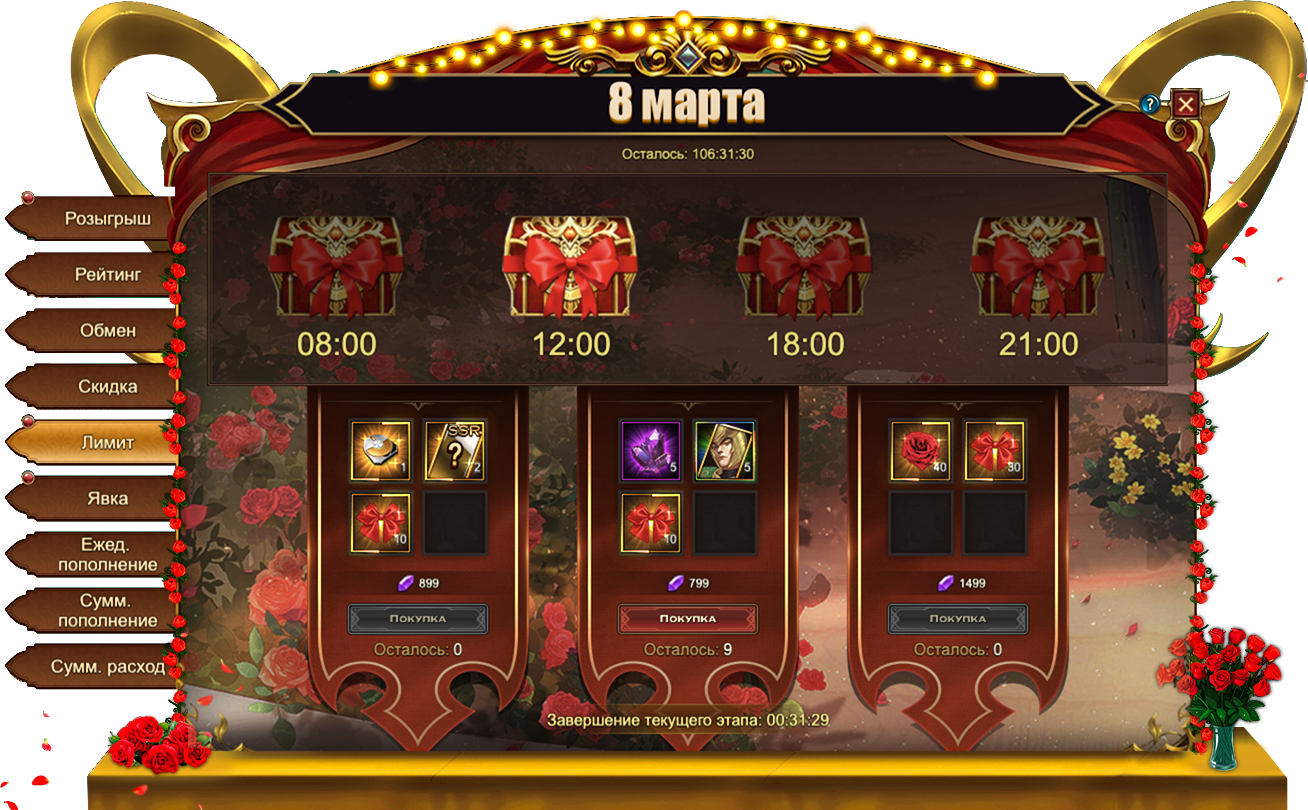This screenshot has height=810, width=1308.
Task: Close the 8 марта event window
Action: [1186, 104]
